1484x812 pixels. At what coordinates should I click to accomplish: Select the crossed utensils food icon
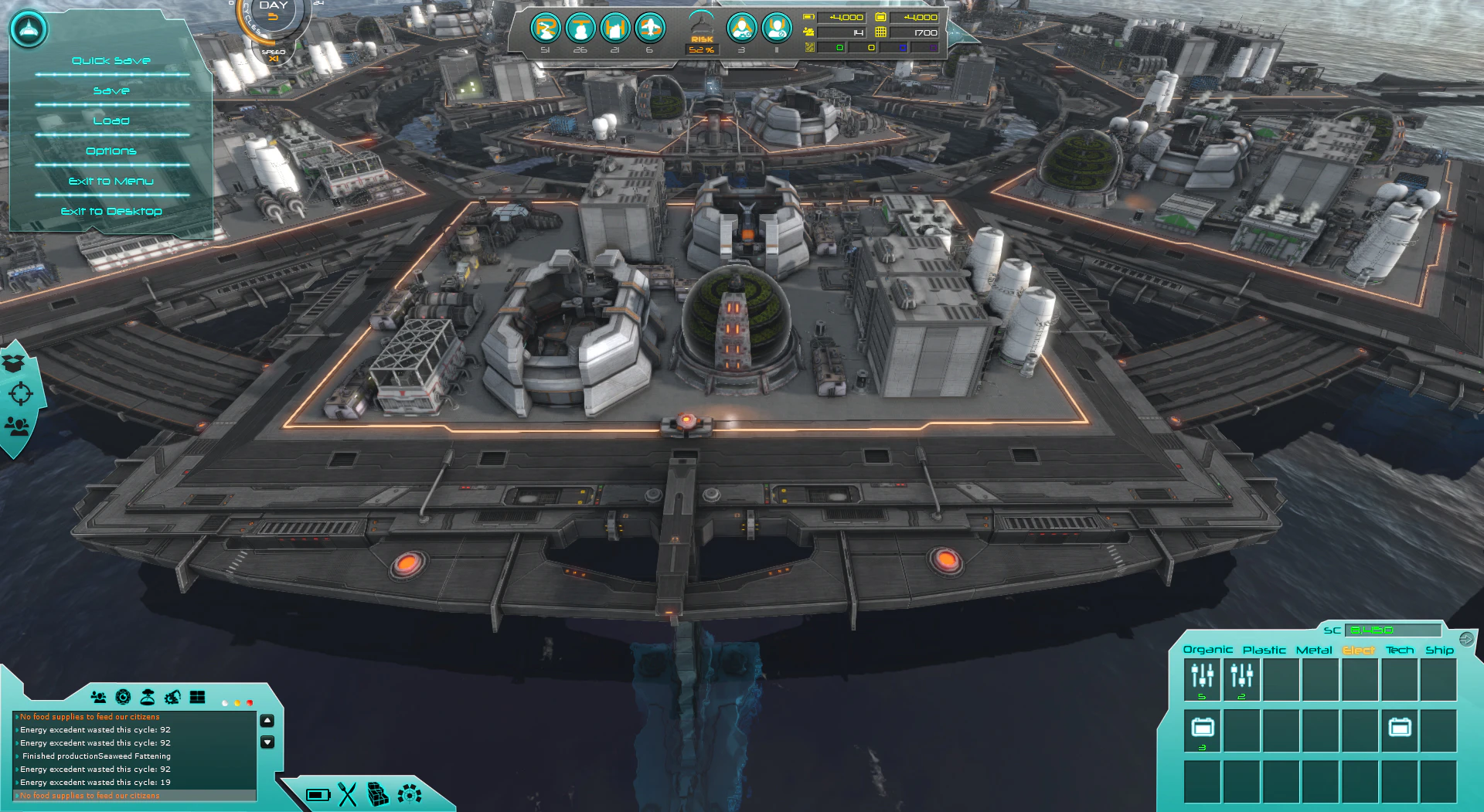pyautogui.click(x=348, y=794)
